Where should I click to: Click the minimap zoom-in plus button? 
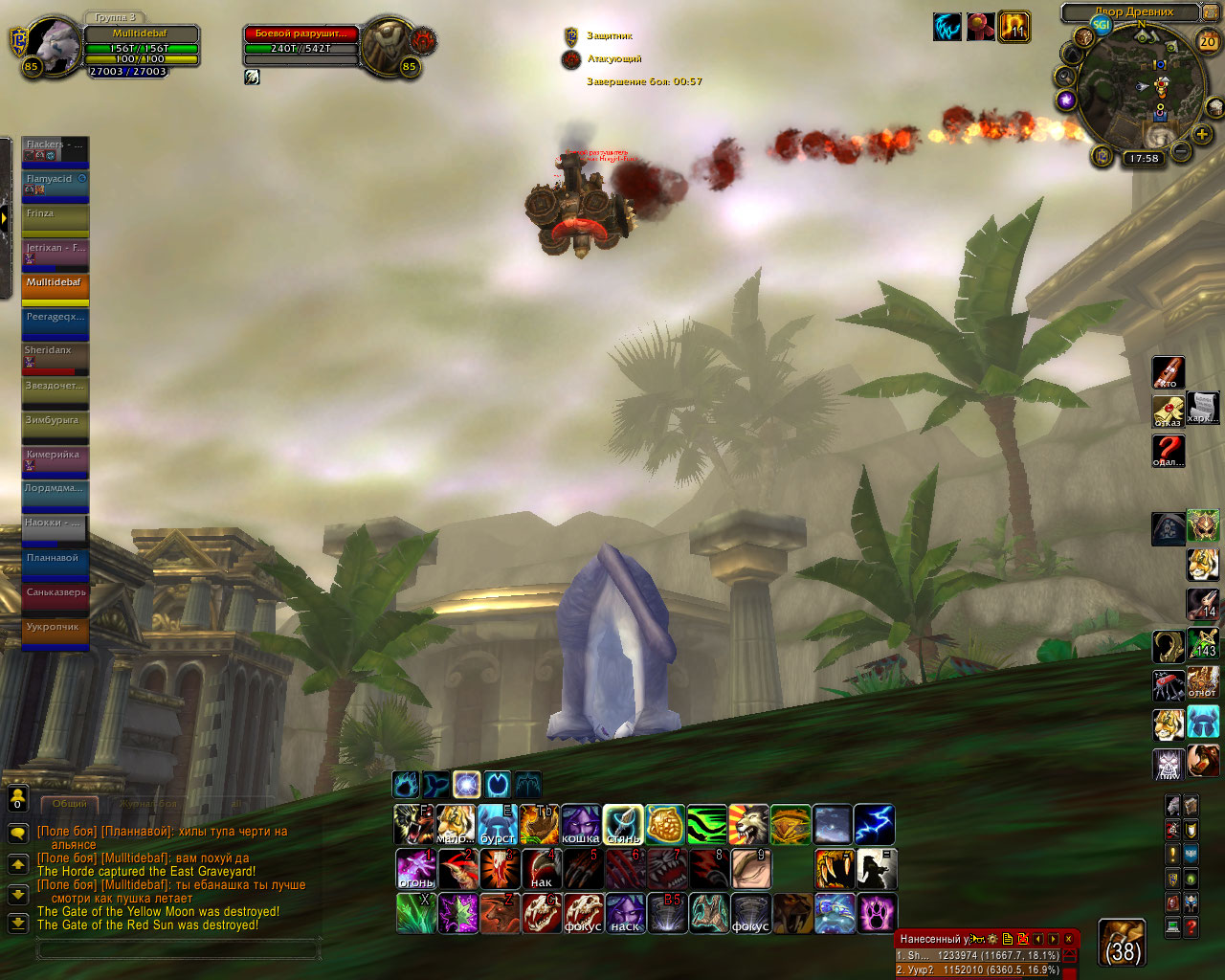tap(1202, 135)
